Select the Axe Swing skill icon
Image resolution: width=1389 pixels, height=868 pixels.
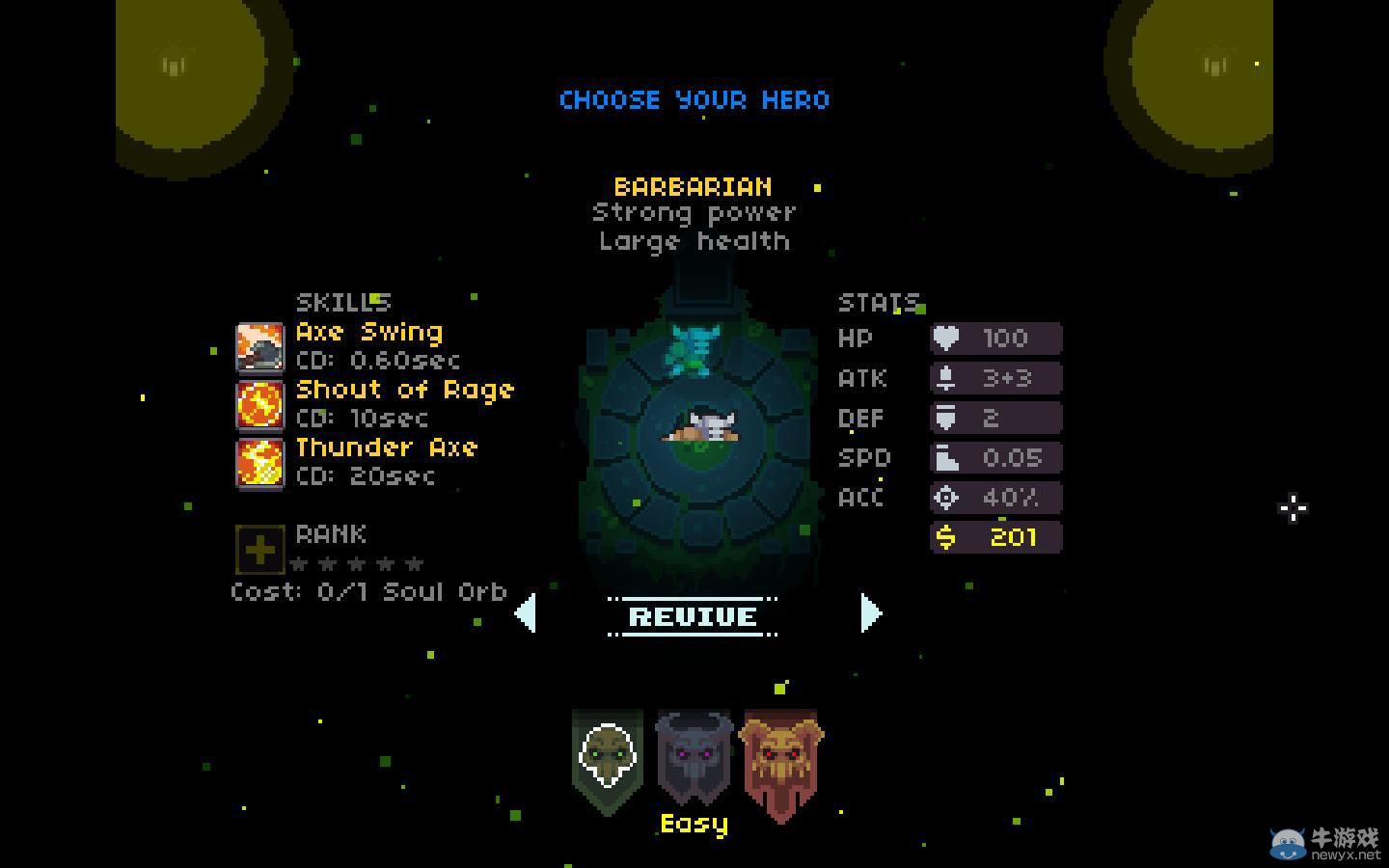(260, 347)
